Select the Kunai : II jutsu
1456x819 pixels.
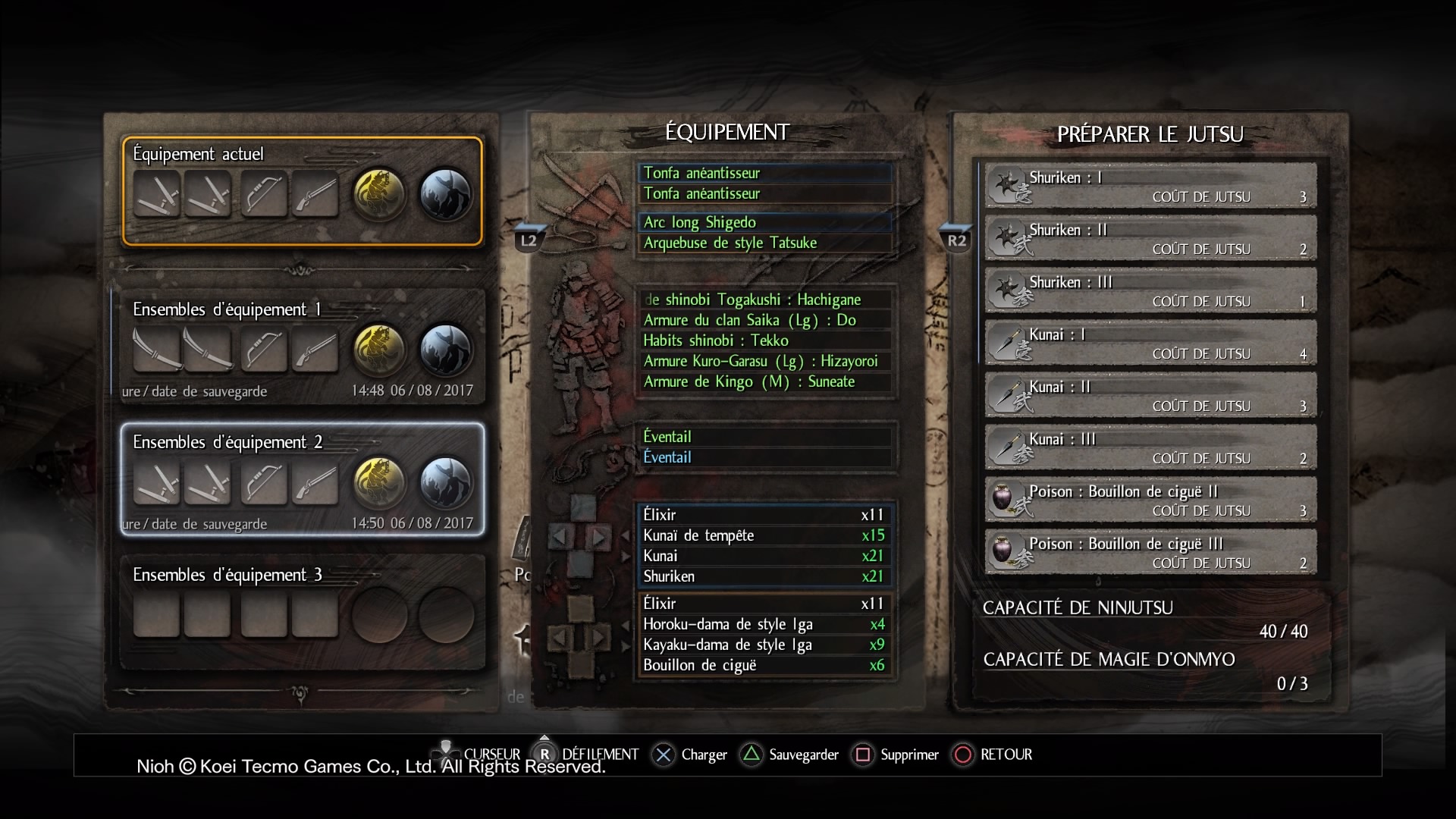(1150, 396)
